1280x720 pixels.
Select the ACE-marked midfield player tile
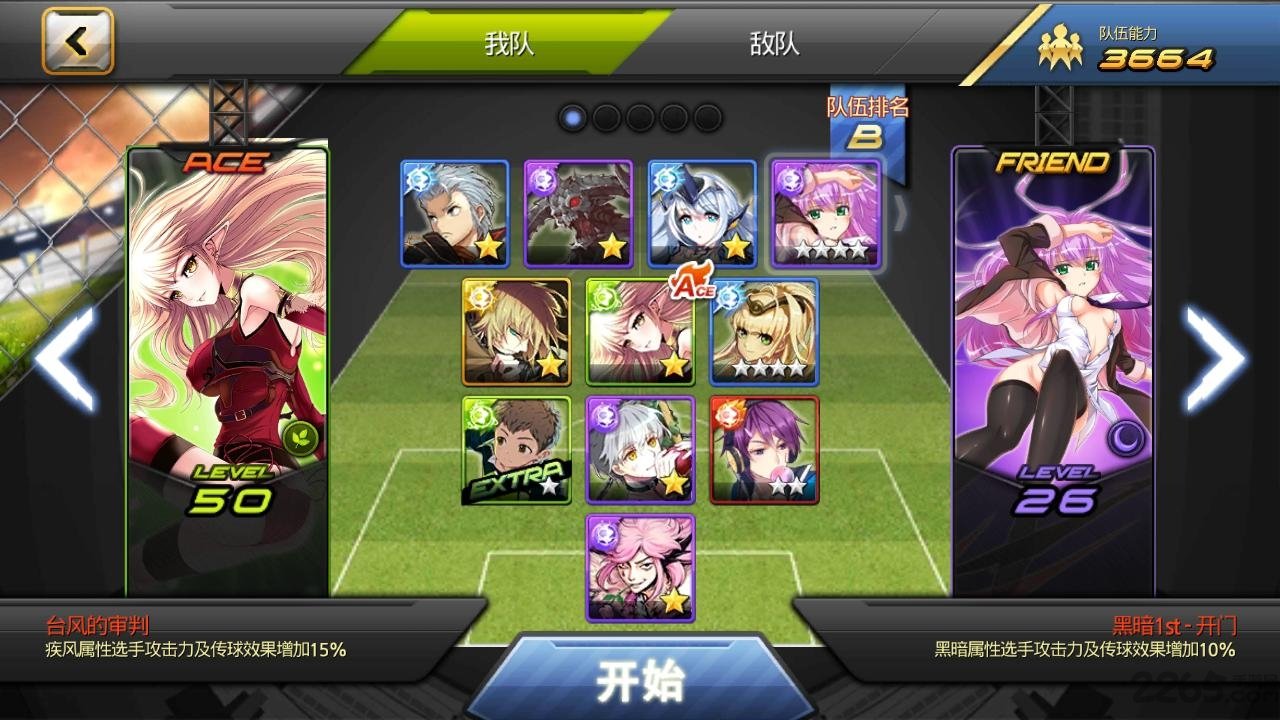(640, 332)
